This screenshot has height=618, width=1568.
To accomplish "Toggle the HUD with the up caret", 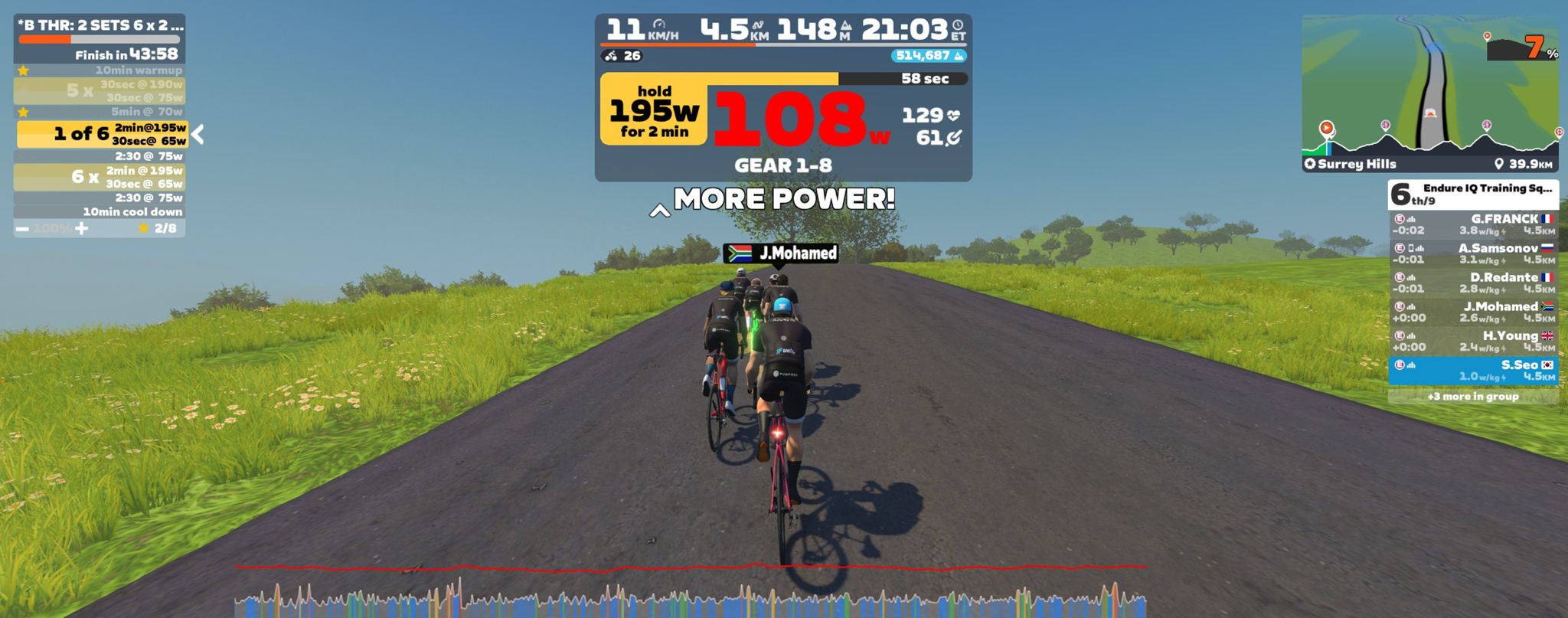I will click(659, 211).
